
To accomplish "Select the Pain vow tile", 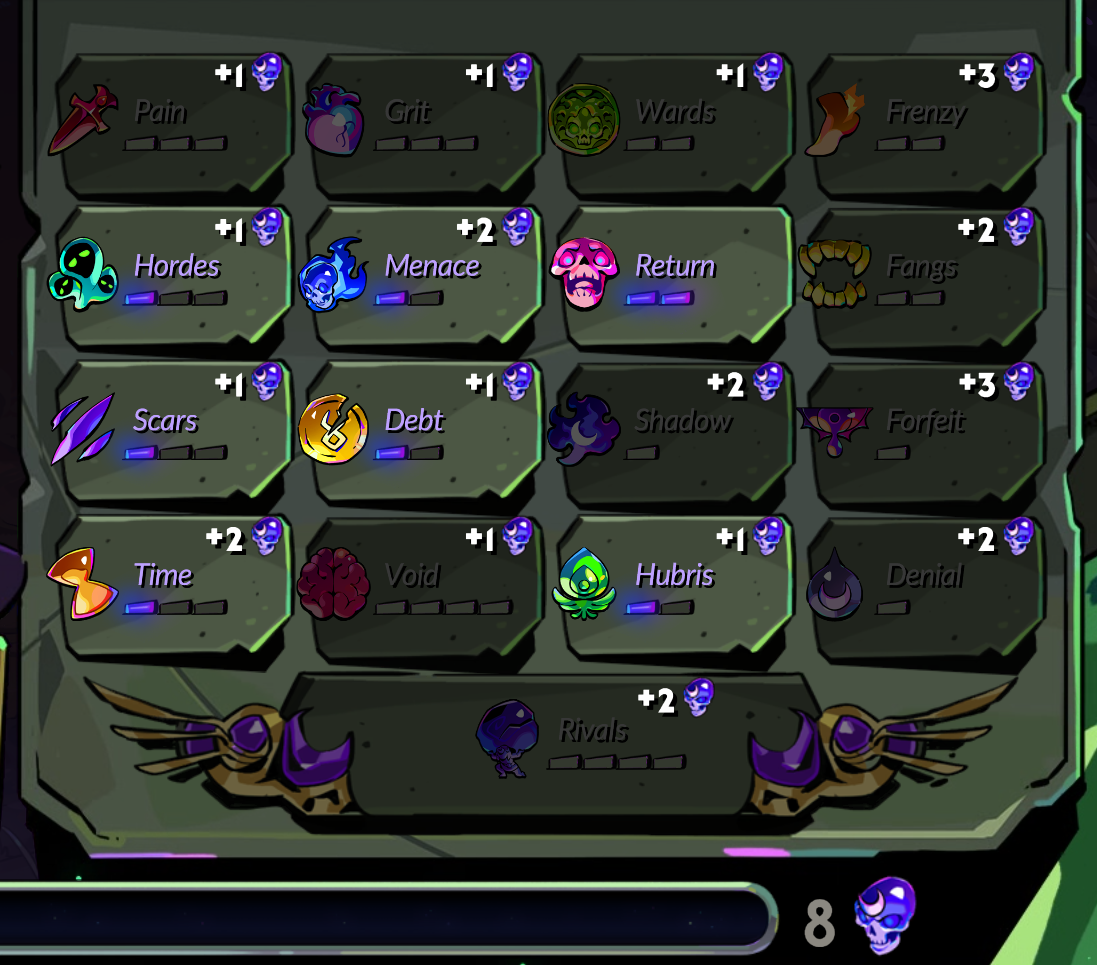I will (172, 123).
